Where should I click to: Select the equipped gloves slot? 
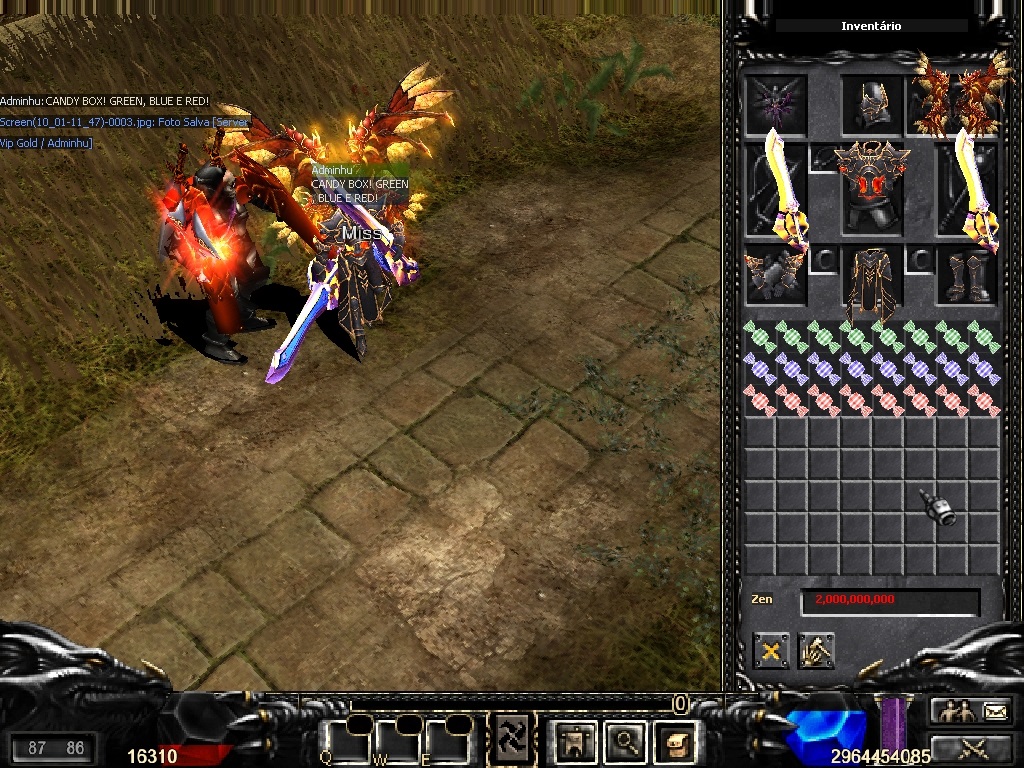(x=775, y=274)
